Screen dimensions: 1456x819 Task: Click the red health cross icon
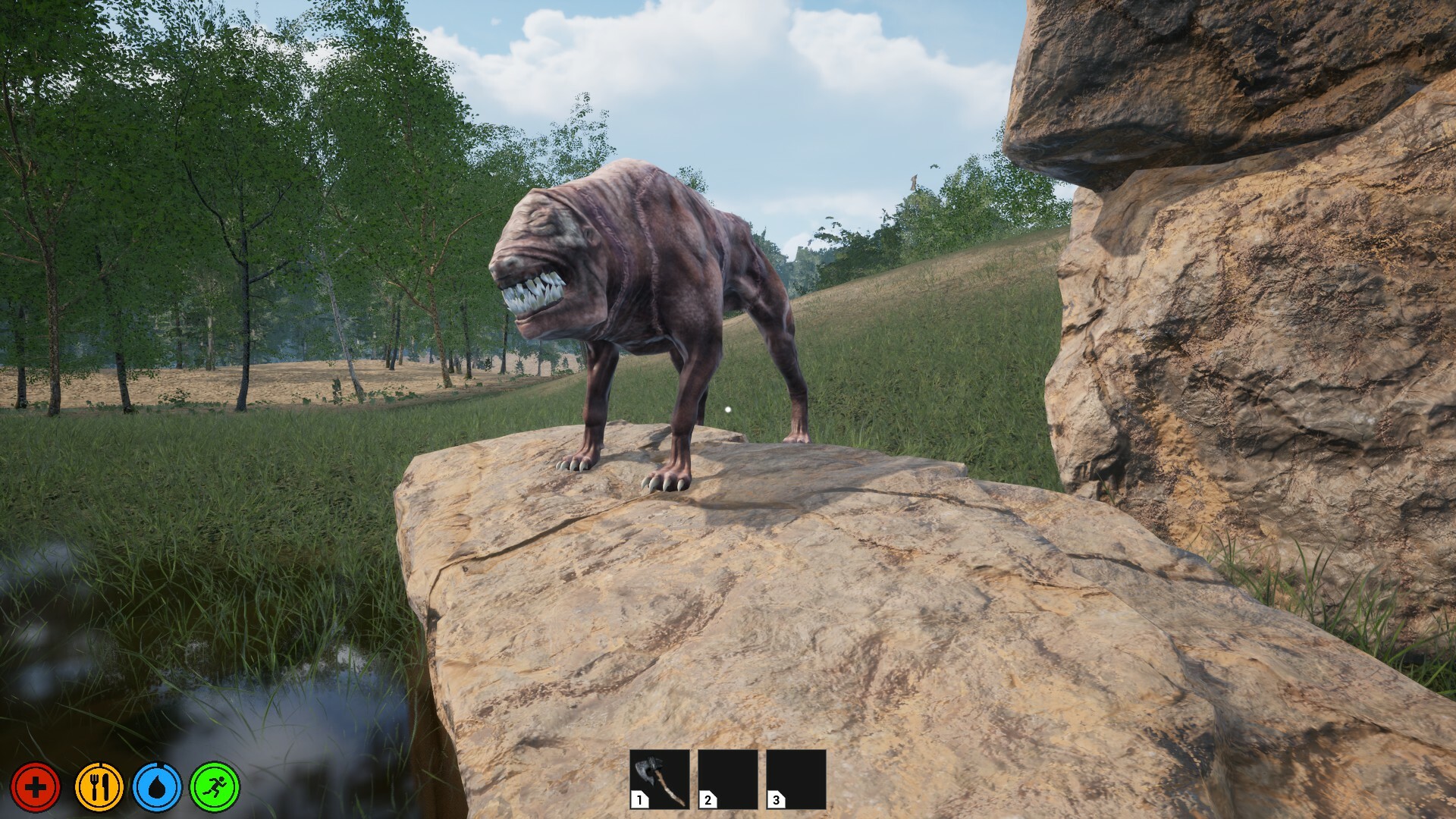[x=36, y=786]
